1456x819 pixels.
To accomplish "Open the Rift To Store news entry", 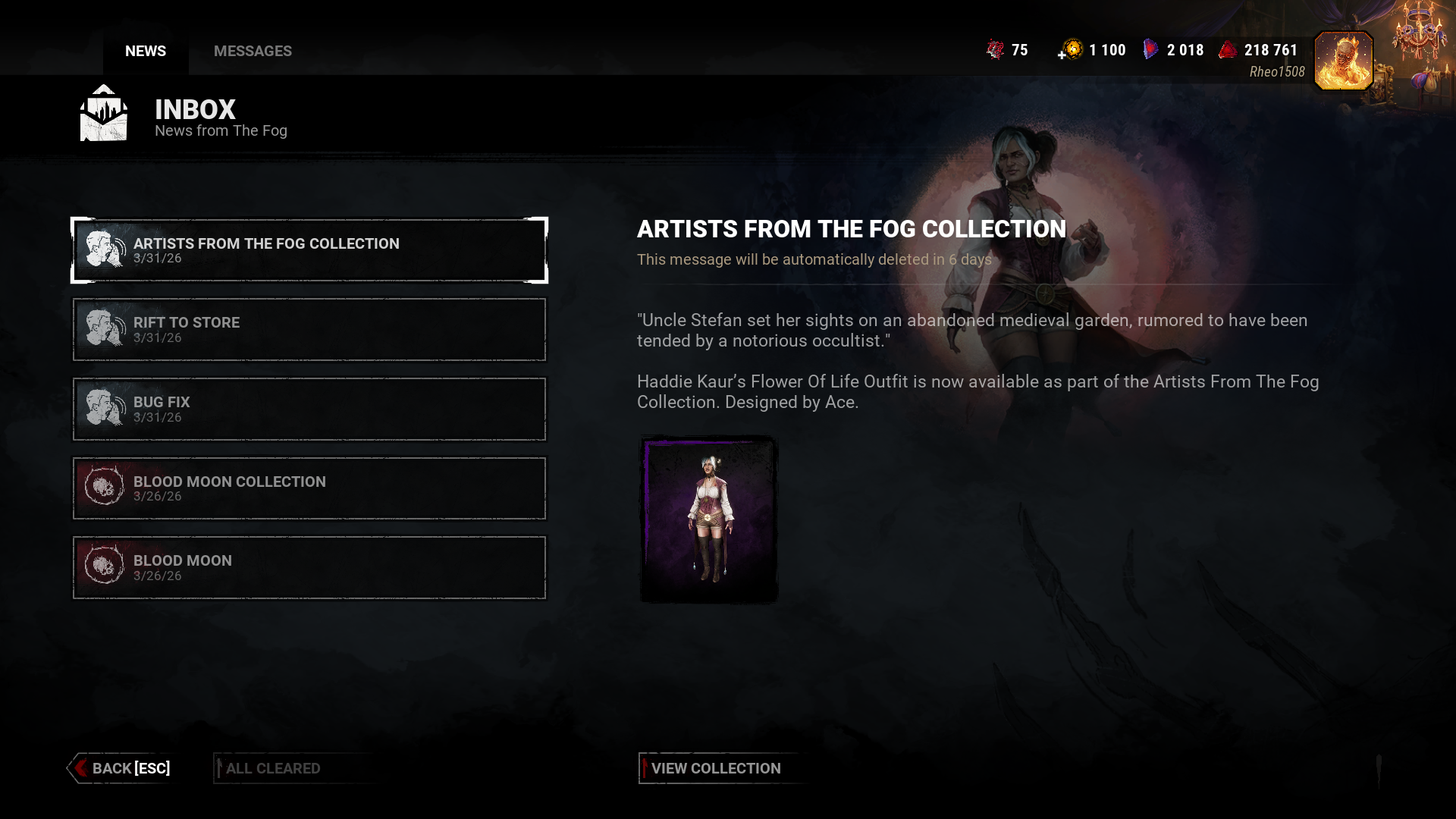I will pyautogui.click(x=309, y=330).
